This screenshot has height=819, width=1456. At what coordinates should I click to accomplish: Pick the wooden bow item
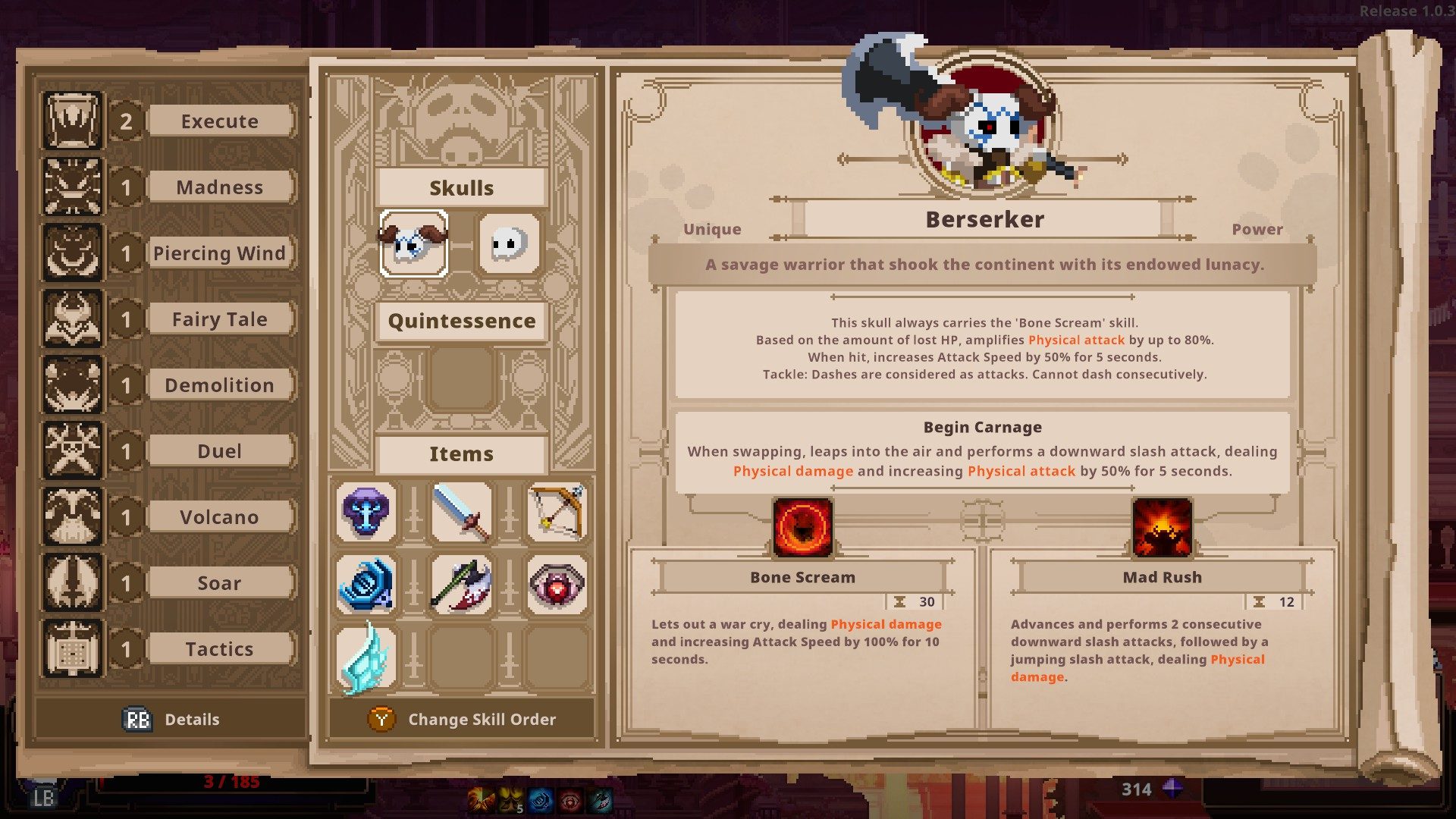[557, 512]
